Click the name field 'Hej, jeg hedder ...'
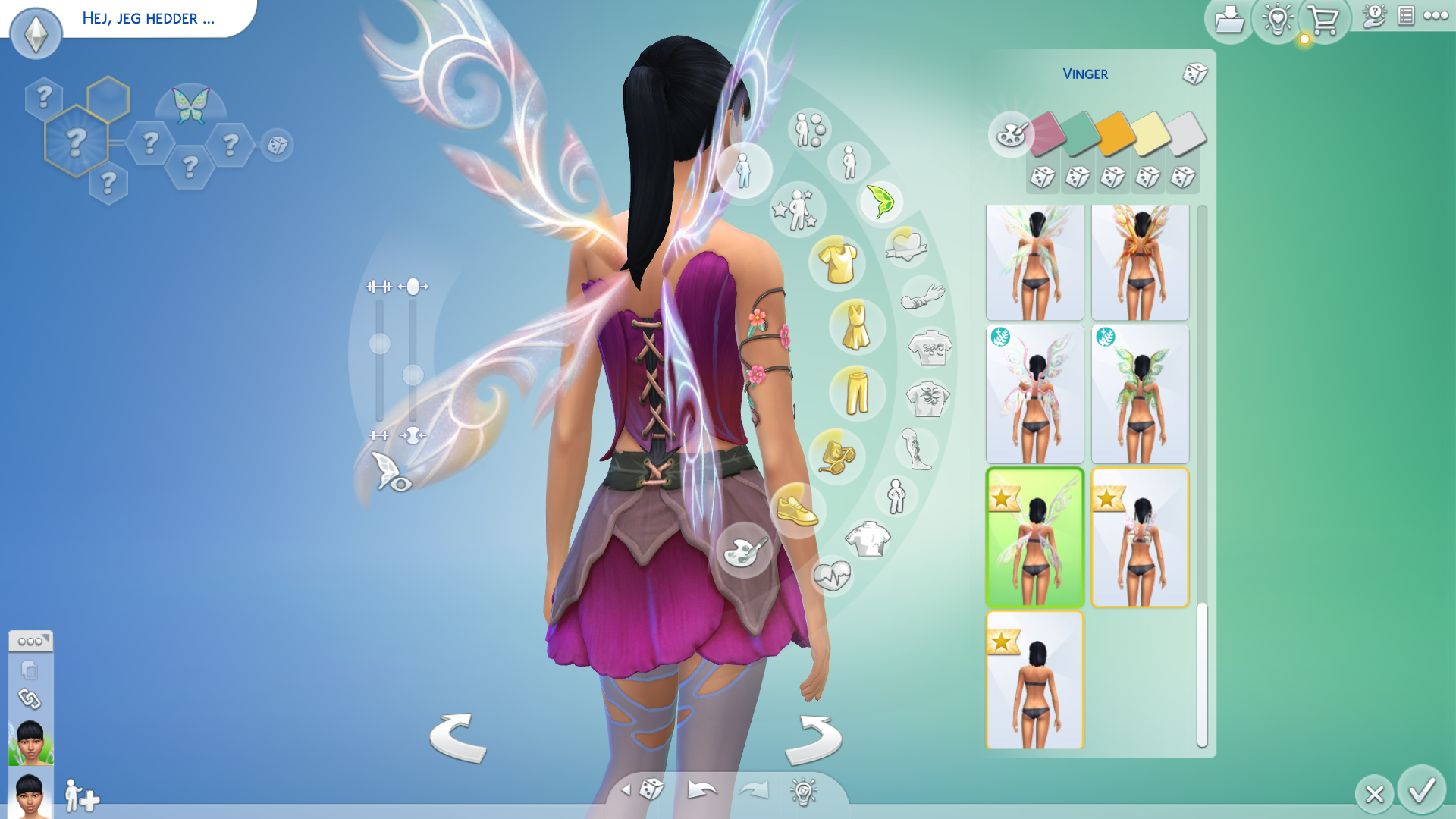 149,18
